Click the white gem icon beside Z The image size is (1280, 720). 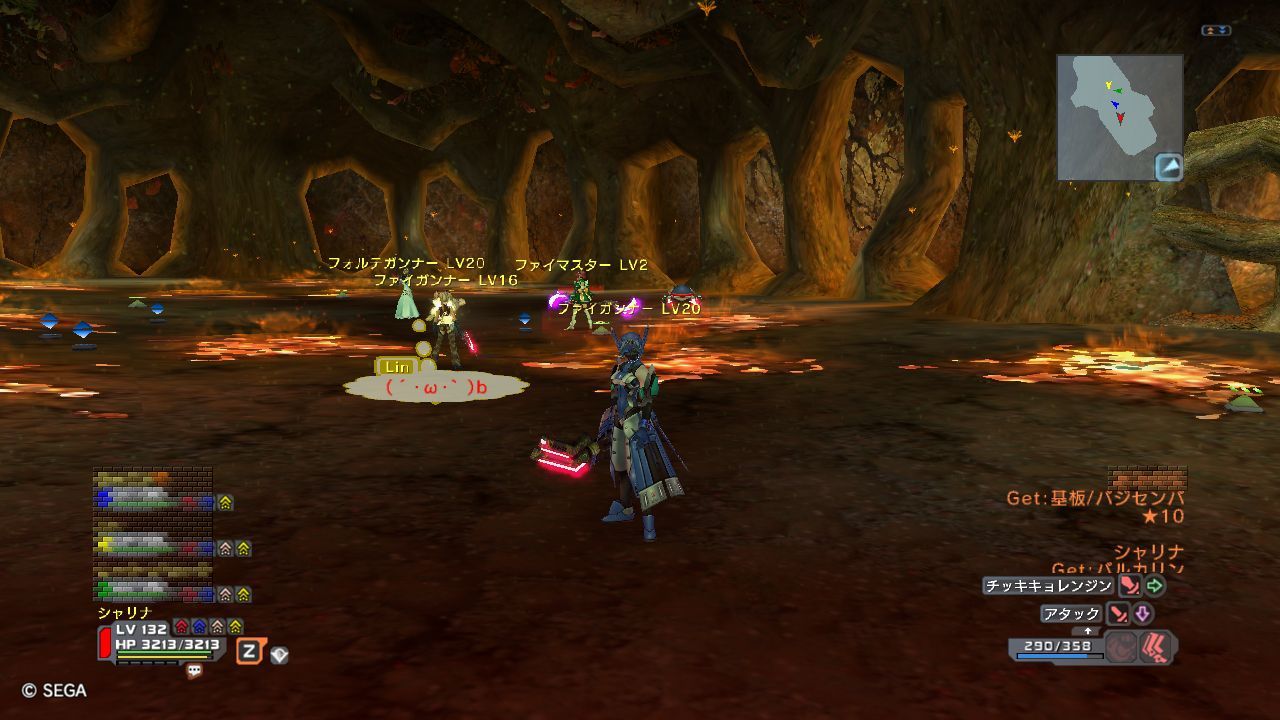[x=280, y=655]
